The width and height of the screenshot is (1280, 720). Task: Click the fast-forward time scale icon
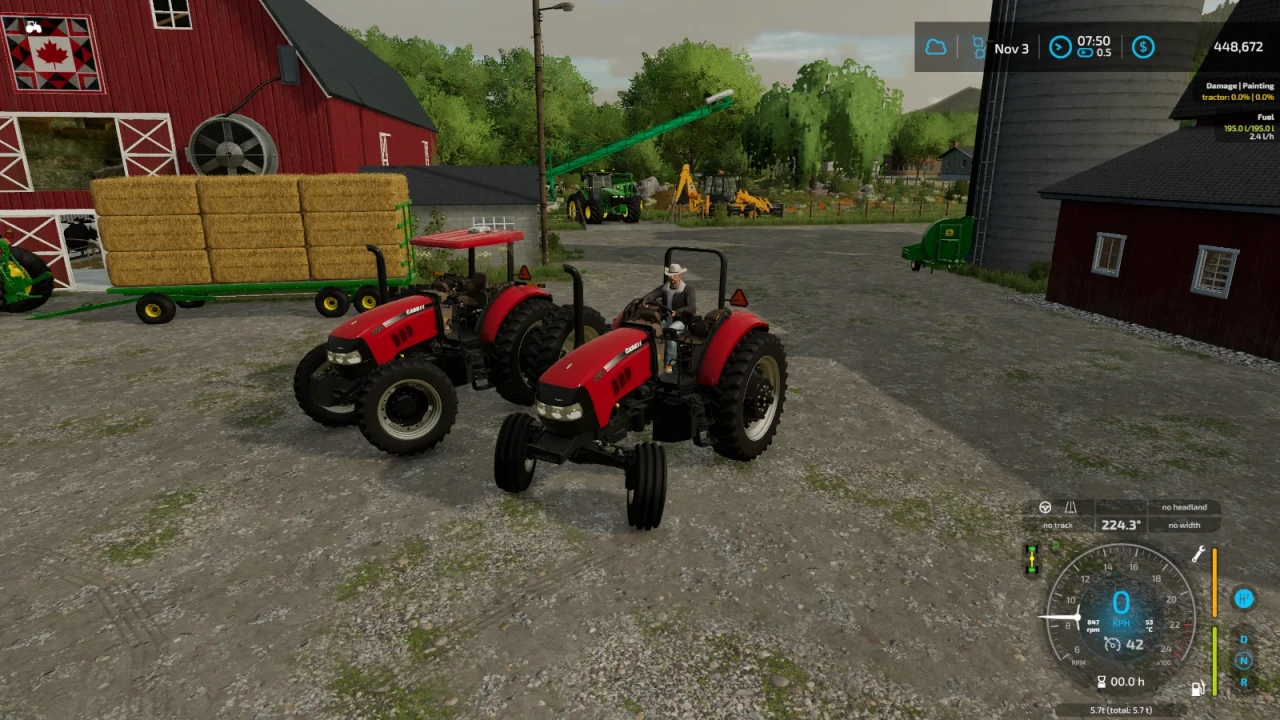[1060, 46]
